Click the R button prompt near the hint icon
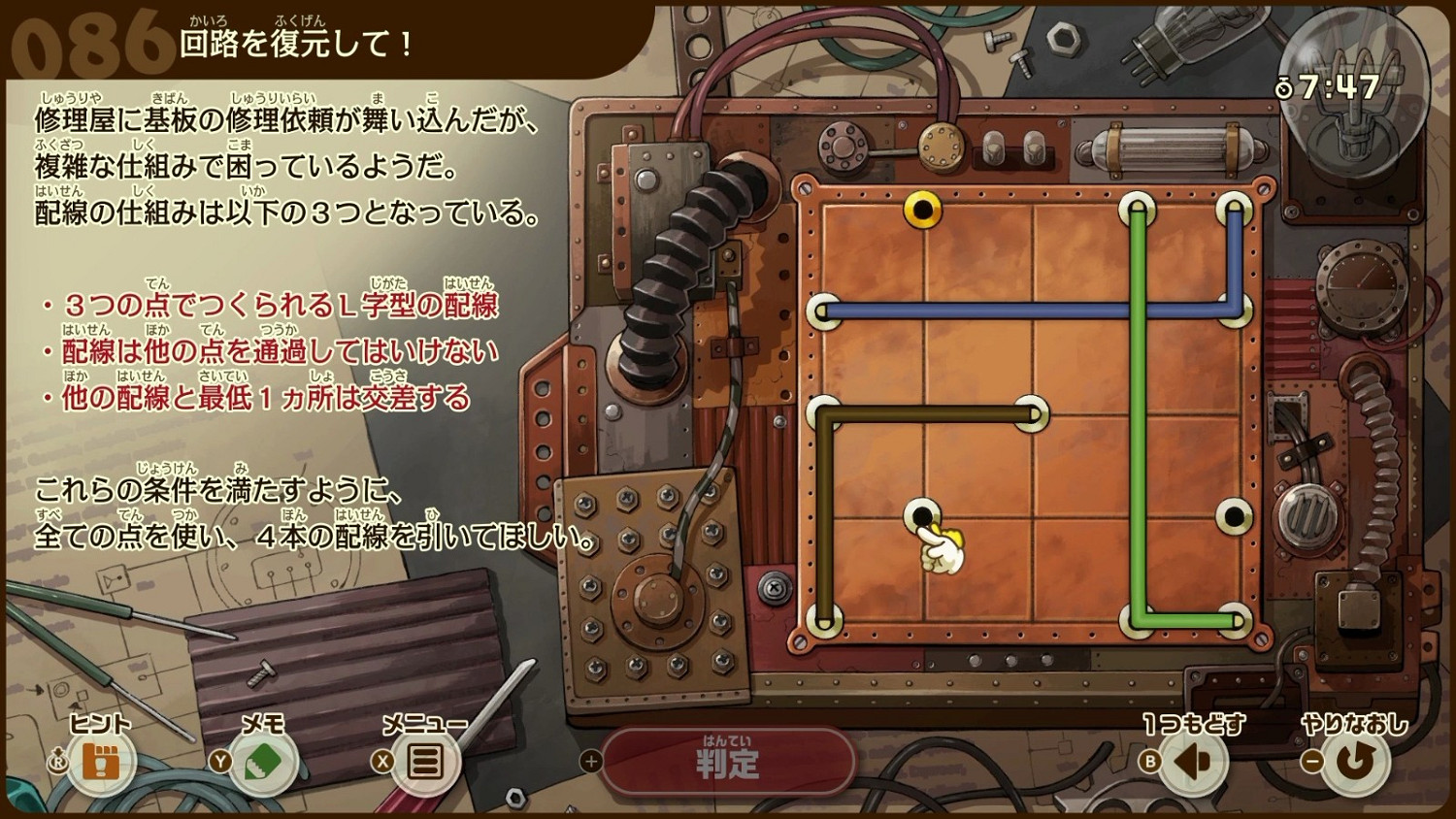The width and height of the screenshot is (1456, 819). 60,763
